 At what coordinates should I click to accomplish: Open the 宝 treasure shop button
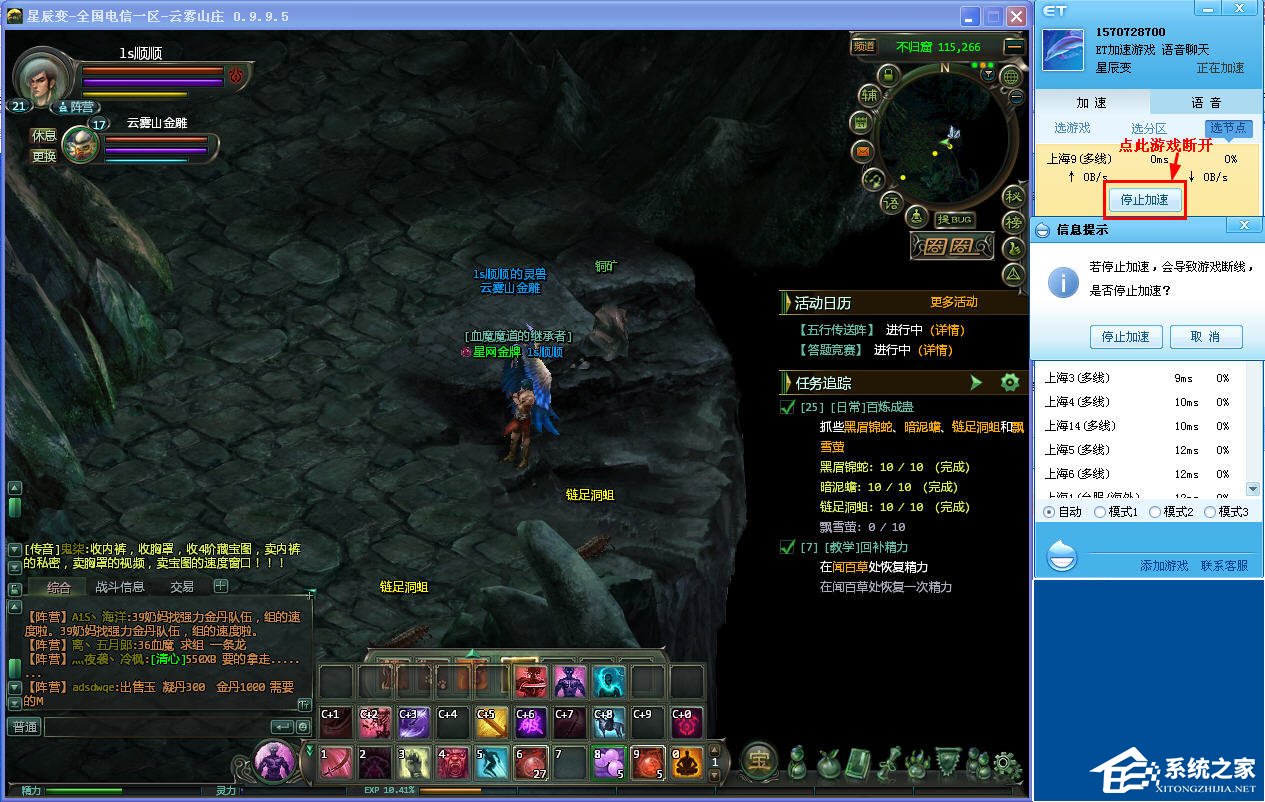(x=760, y=761)
